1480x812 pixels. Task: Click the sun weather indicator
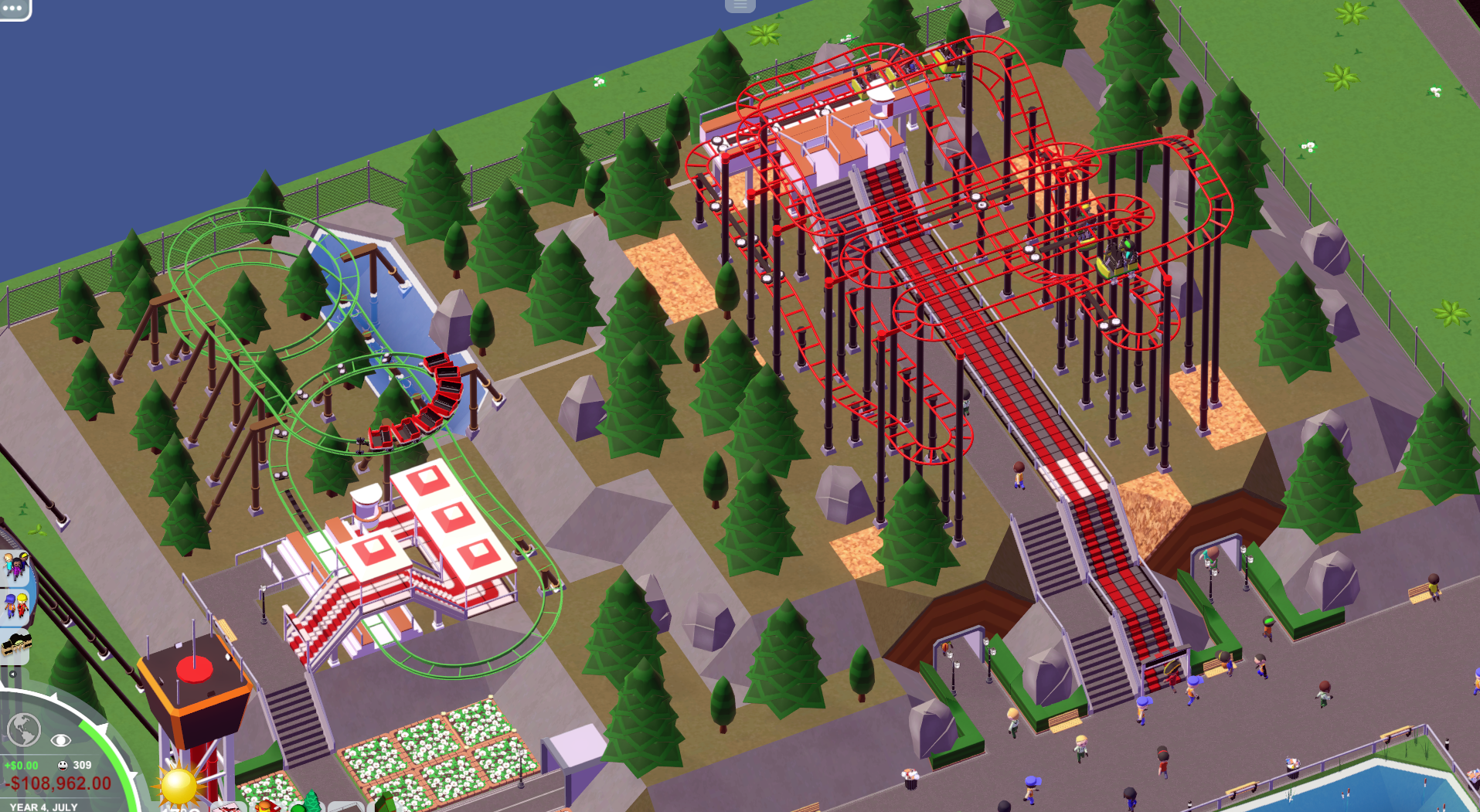179,786
